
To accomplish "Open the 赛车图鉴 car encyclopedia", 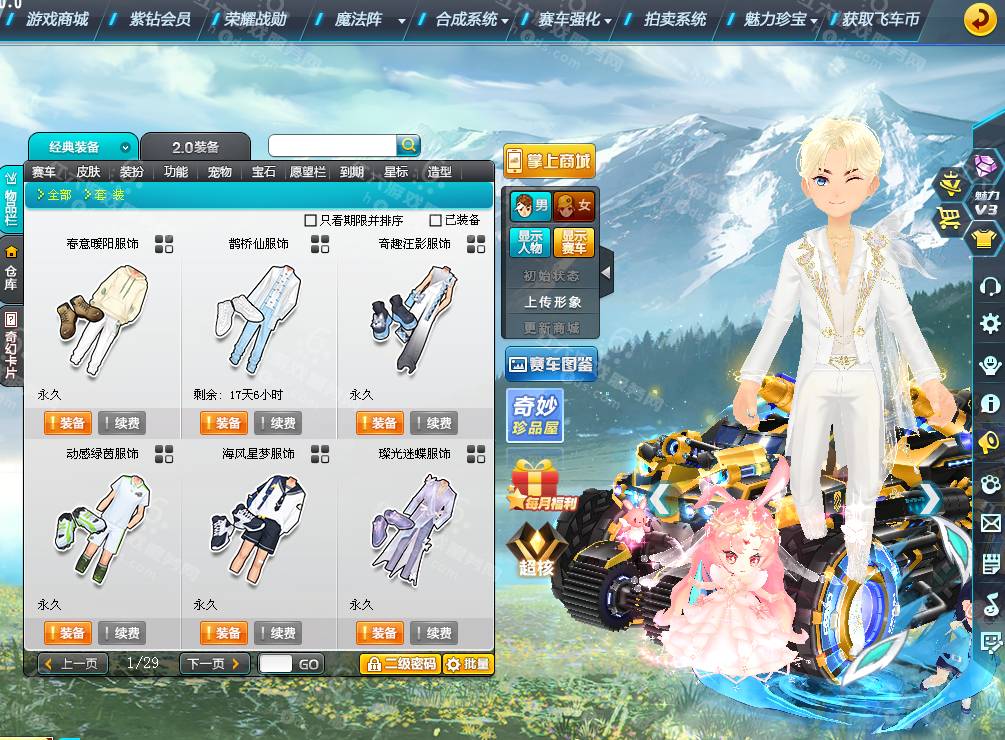I will [551, 365].
